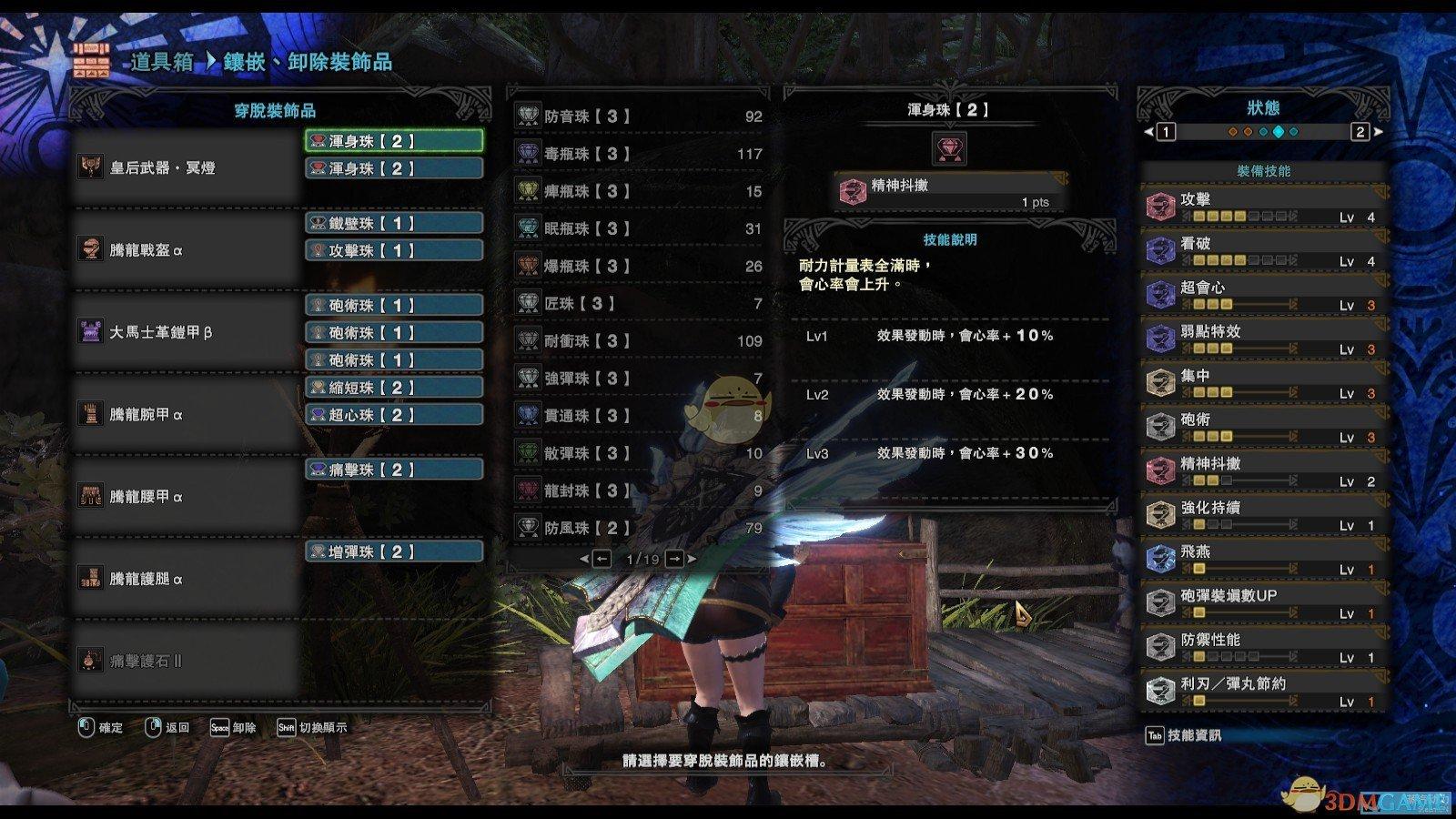Image resolution: width=1456 pixels, height=819 pixels.
Task: Select the 騰龍戰盔α helmet row
Action: [x=187, y=250]
